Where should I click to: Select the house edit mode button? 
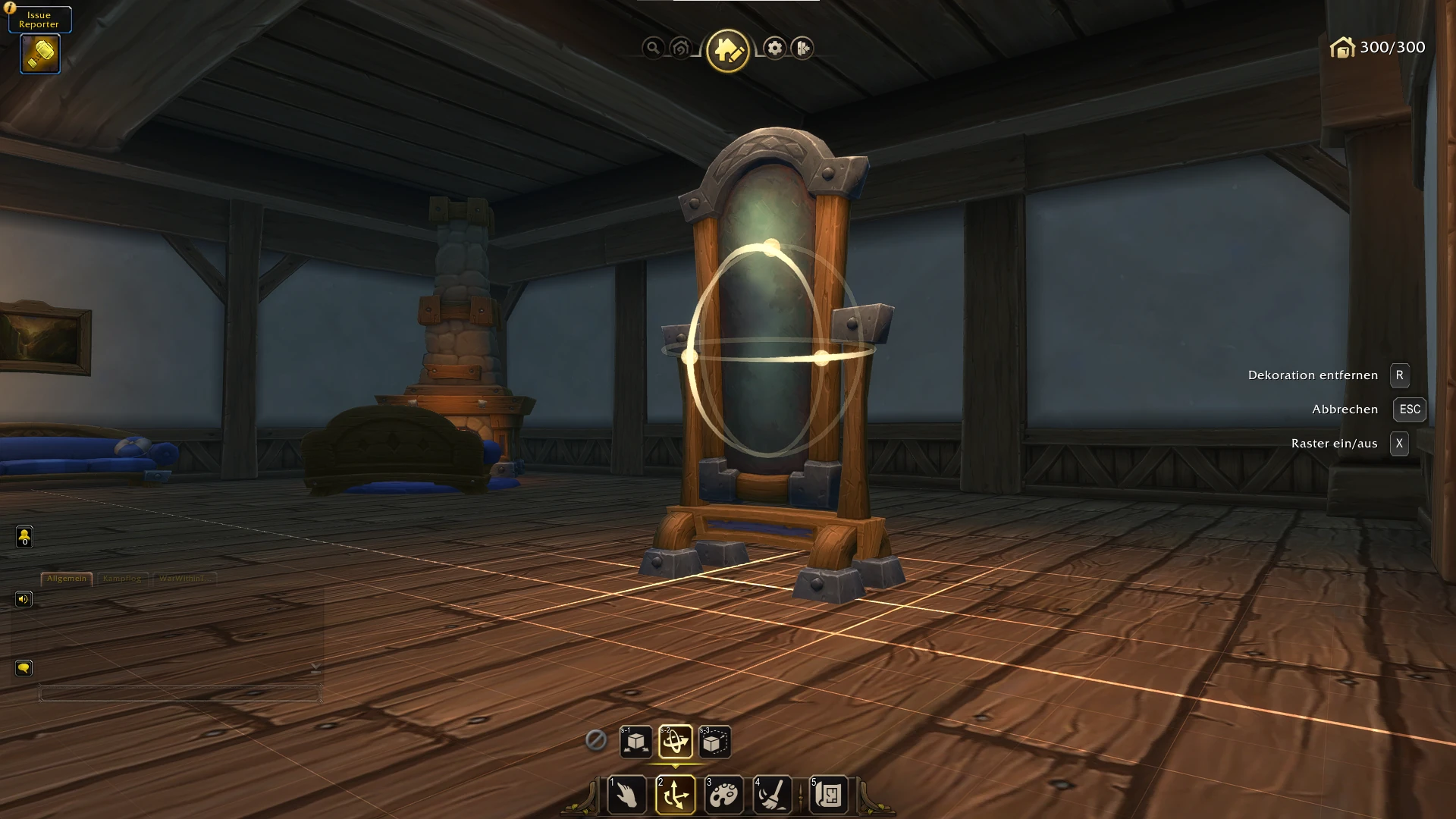point(727,50)
